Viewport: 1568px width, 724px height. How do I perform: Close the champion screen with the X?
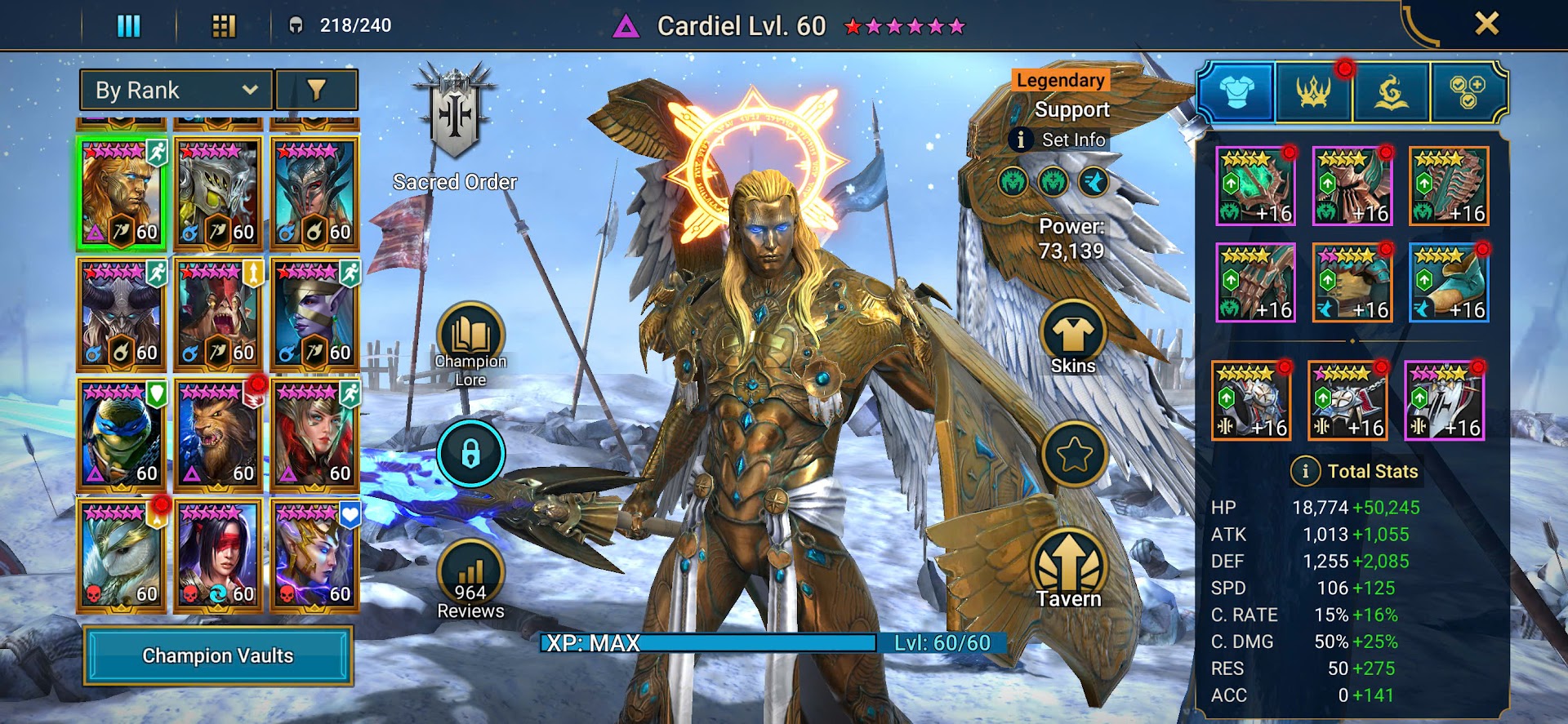coord(1486,24)
